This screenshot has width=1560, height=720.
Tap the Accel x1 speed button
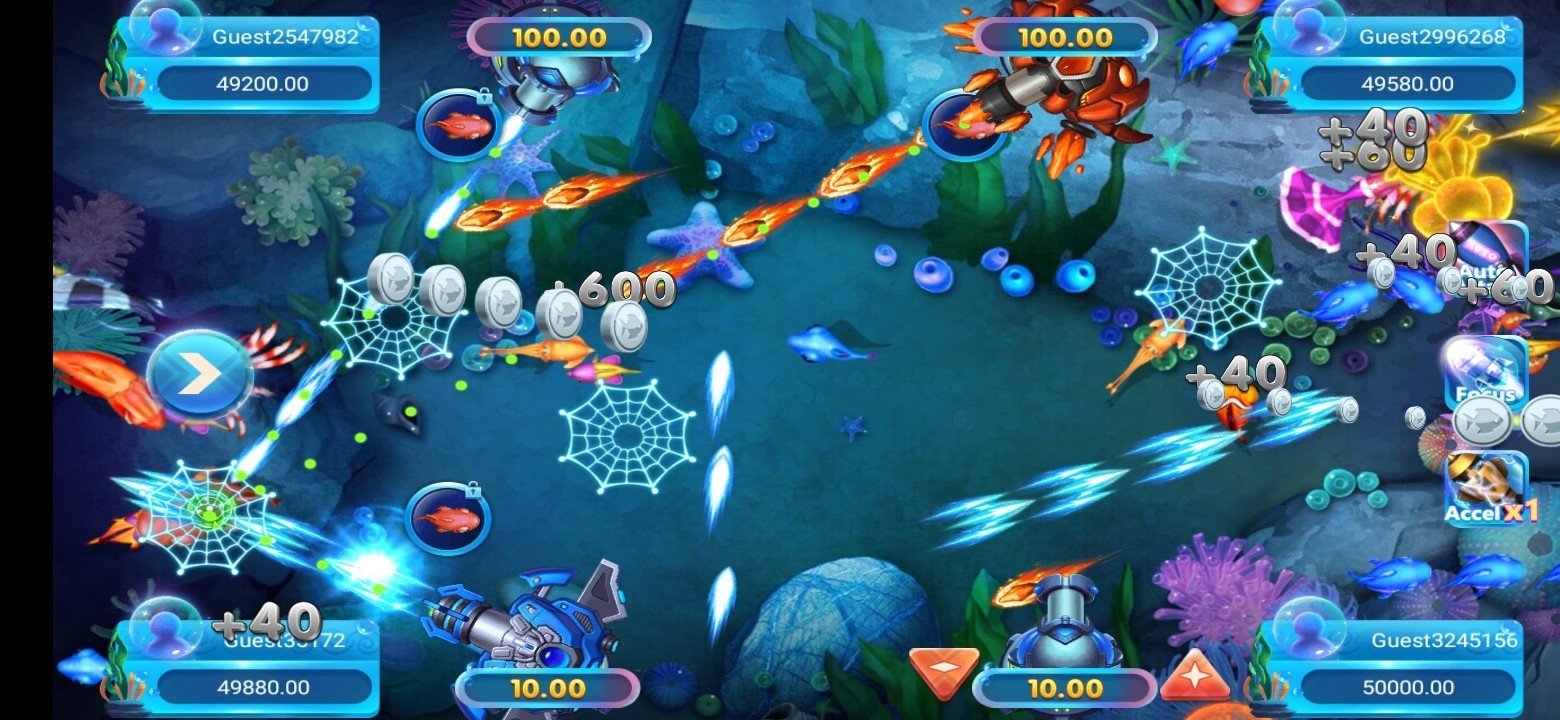tap(1487, 489)
